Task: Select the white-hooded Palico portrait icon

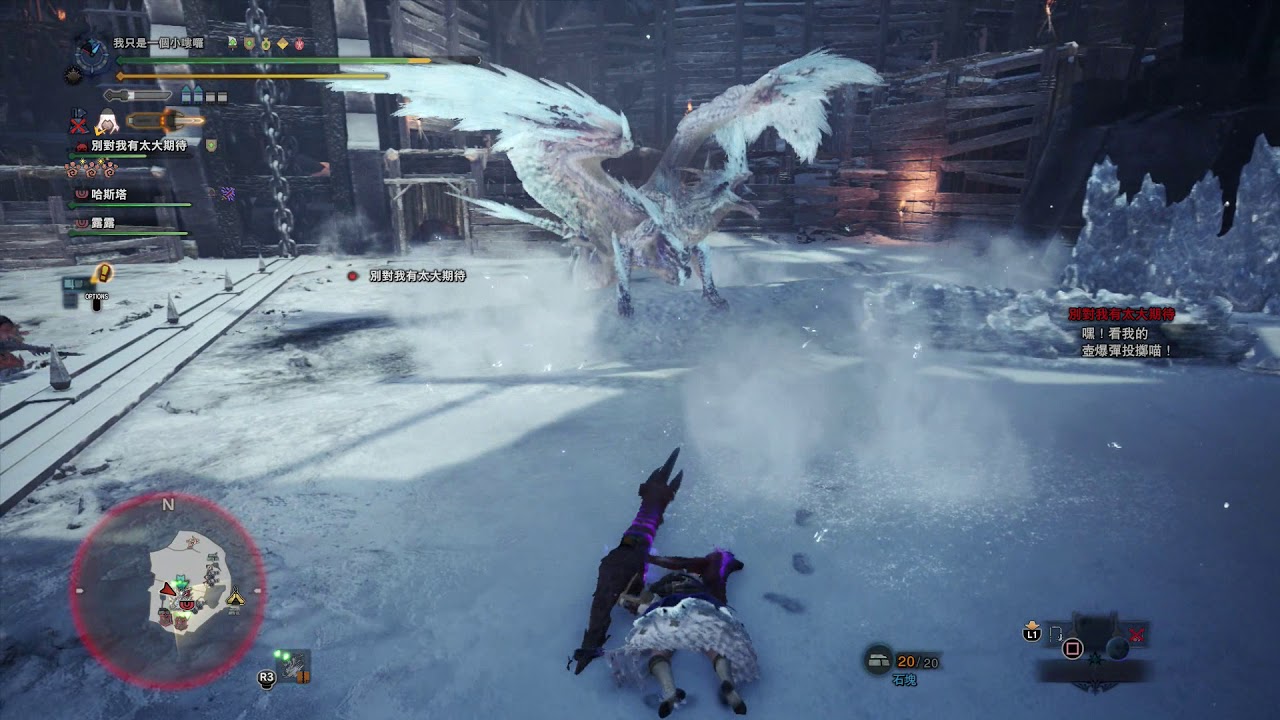Action: tap(107, 122)
